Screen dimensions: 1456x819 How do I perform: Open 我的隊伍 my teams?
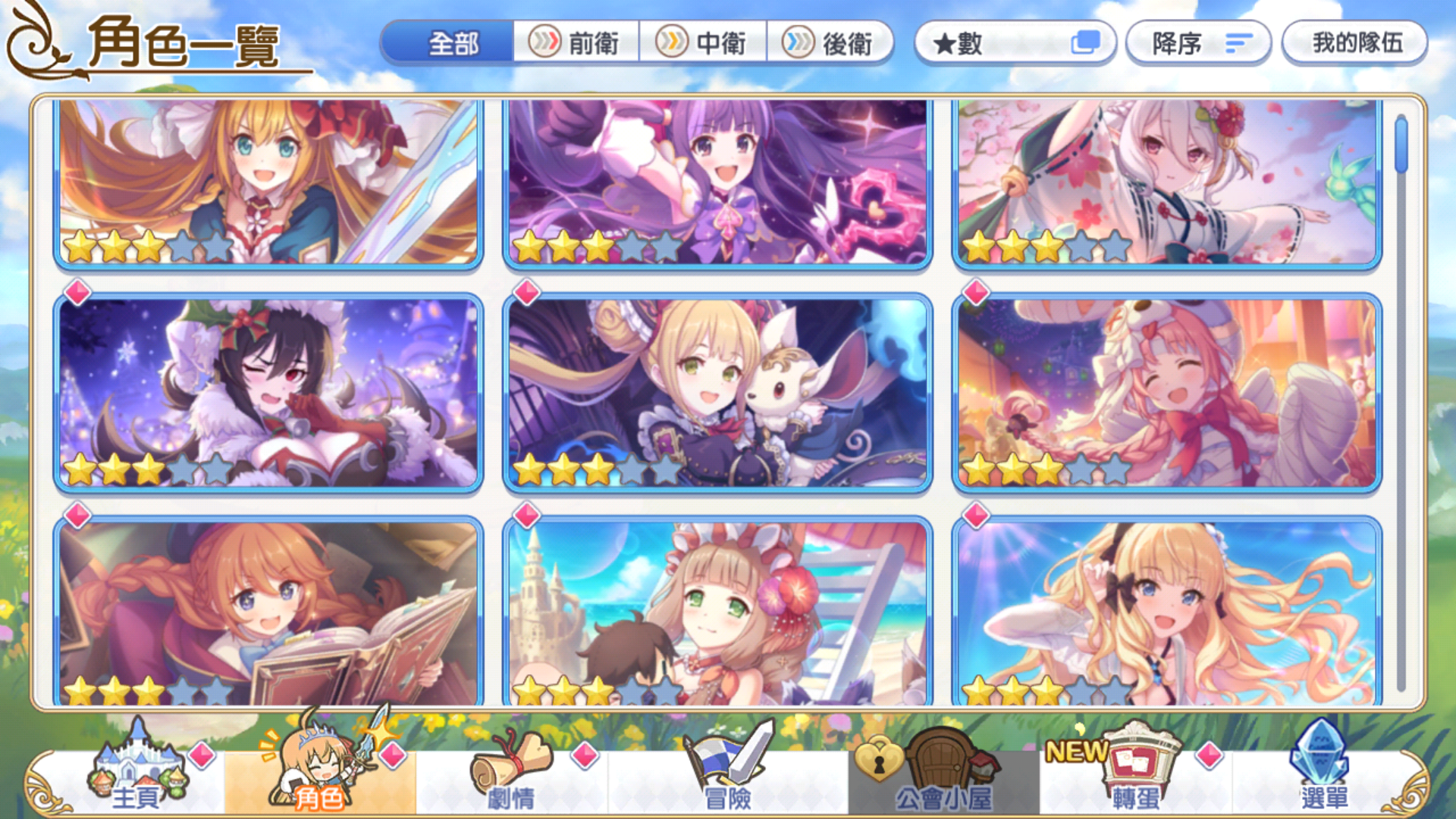point(1355,43)
